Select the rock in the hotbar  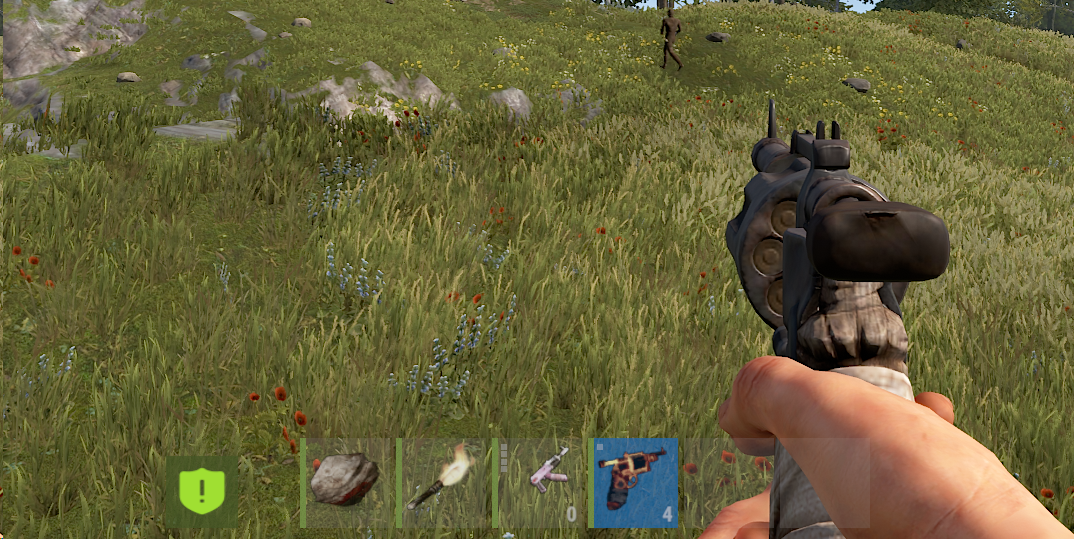345,481
